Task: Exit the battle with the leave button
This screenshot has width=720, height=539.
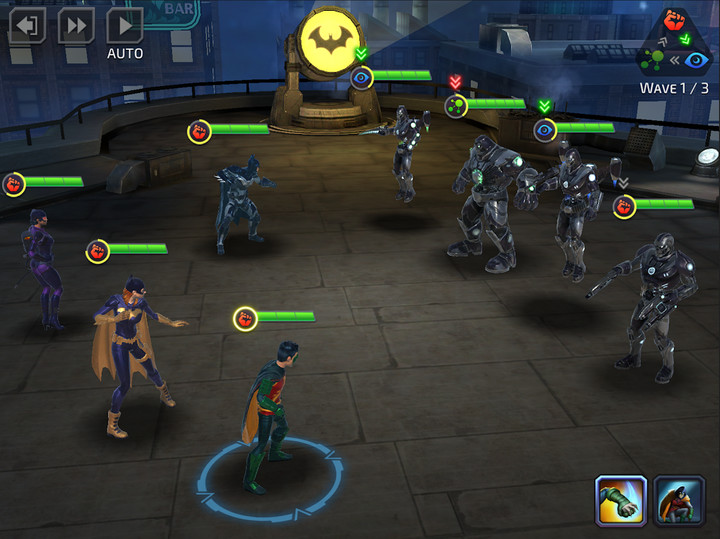Action: (x=27, y=25)
